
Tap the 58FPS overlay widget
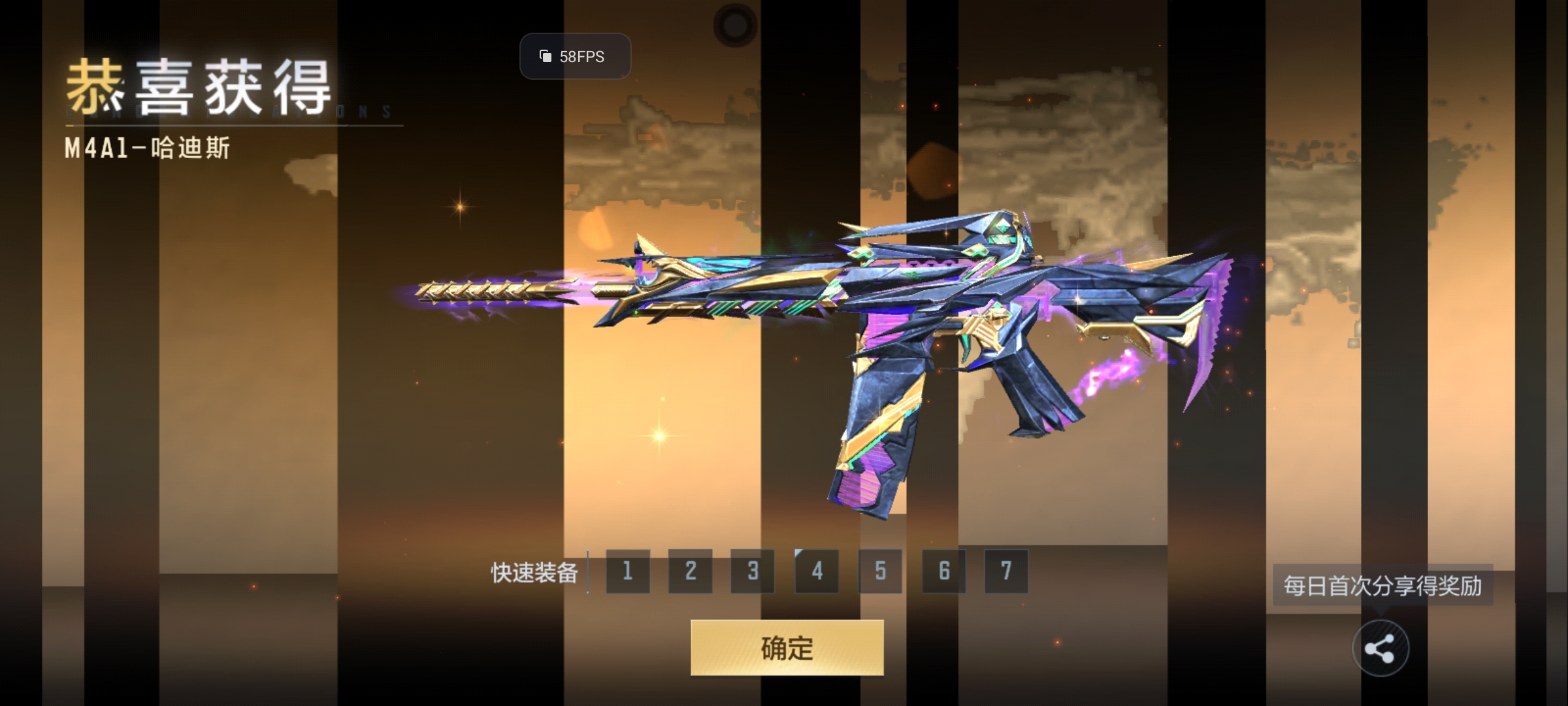pyautogui.click(x=575, y=57)
